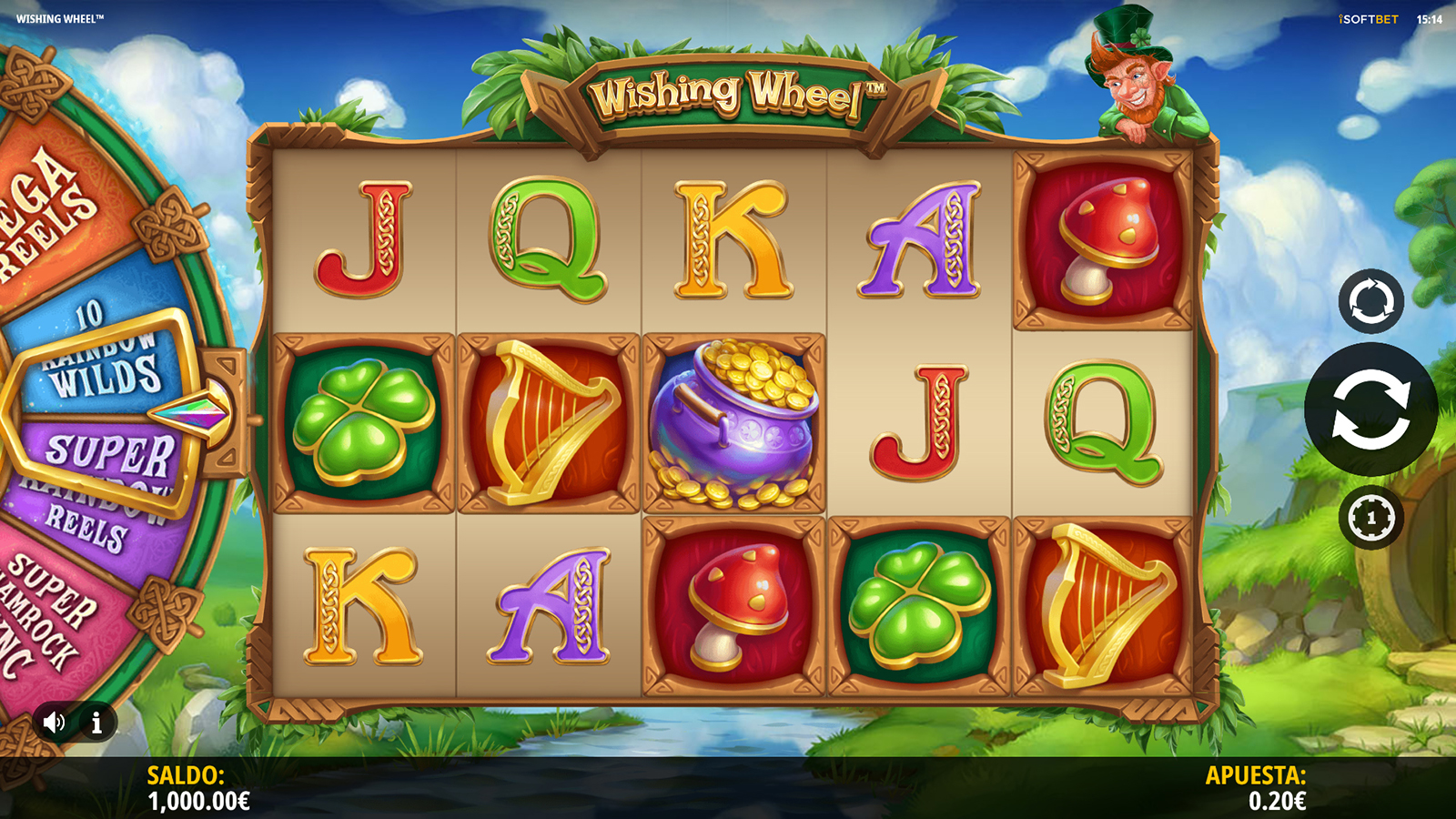This screenshot has width=1456, height=819.
Task: Spin the reels with the large spin button
Action: 1370,409
